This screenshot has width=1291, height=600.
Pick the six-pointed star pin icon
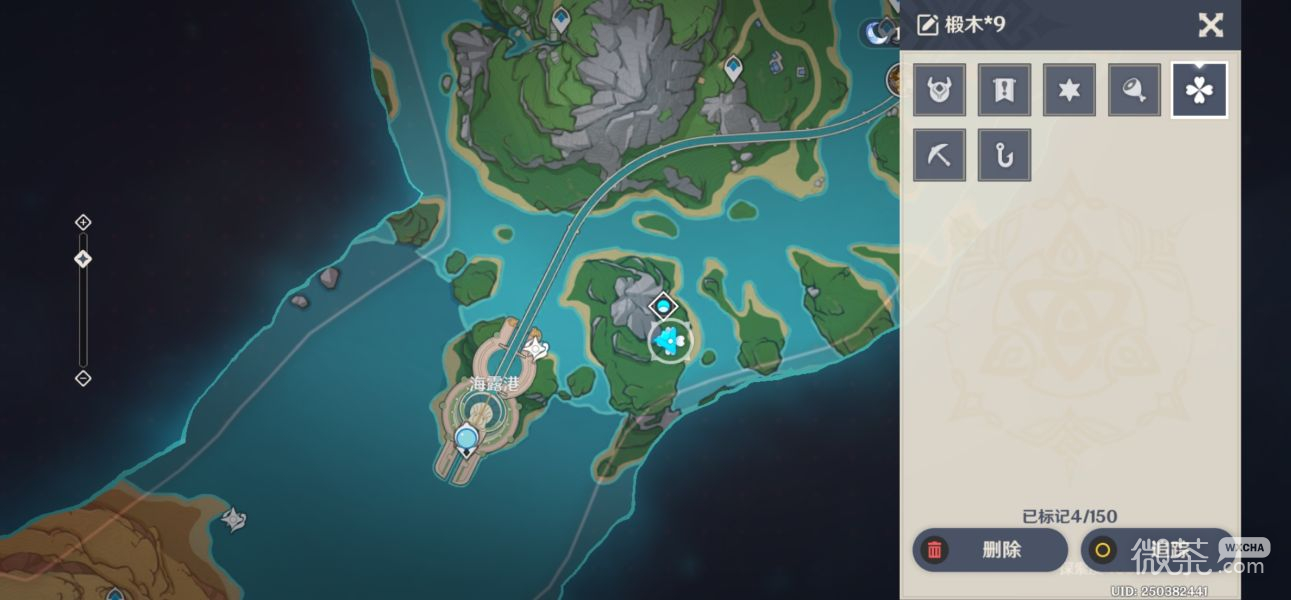1069,90
